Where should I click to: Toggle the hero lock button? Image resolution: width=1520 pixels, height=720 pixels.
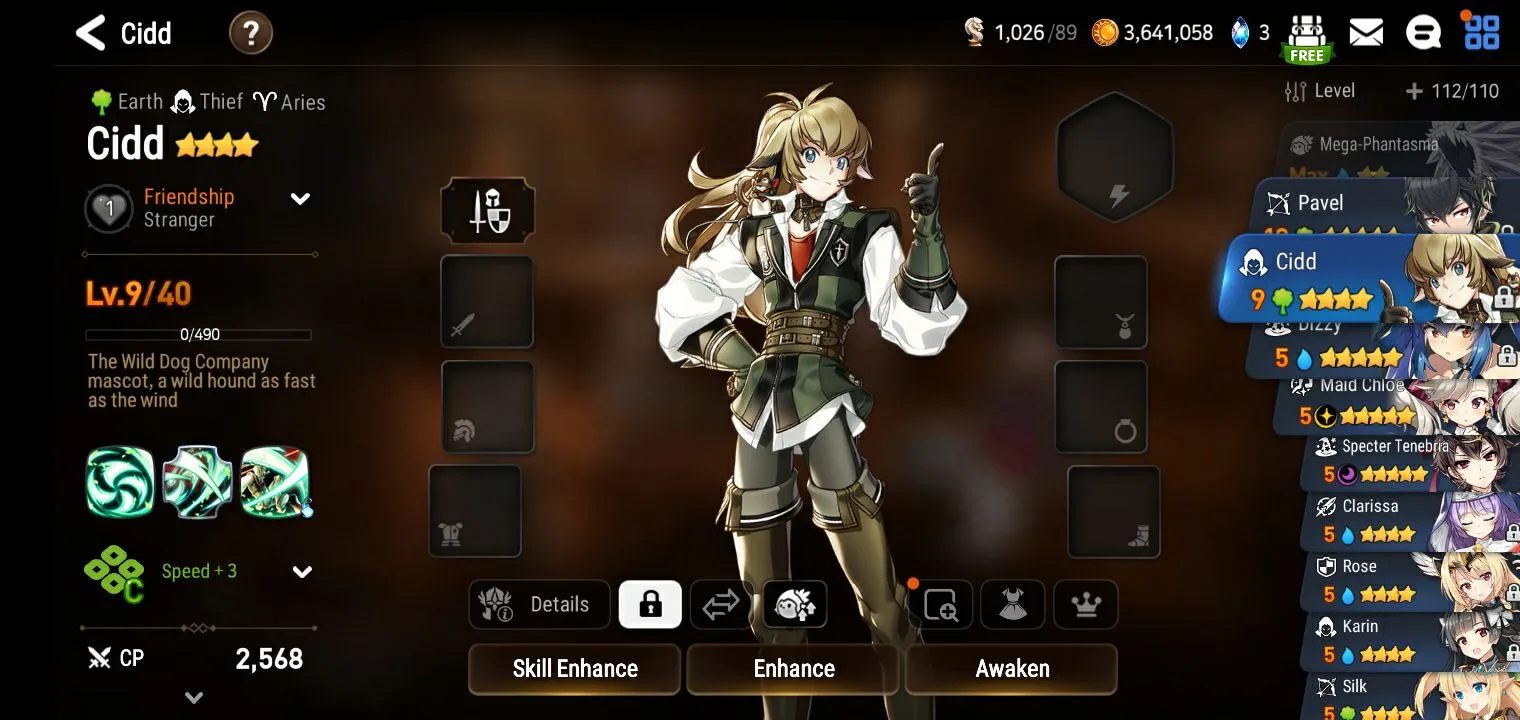coord(650,604)
